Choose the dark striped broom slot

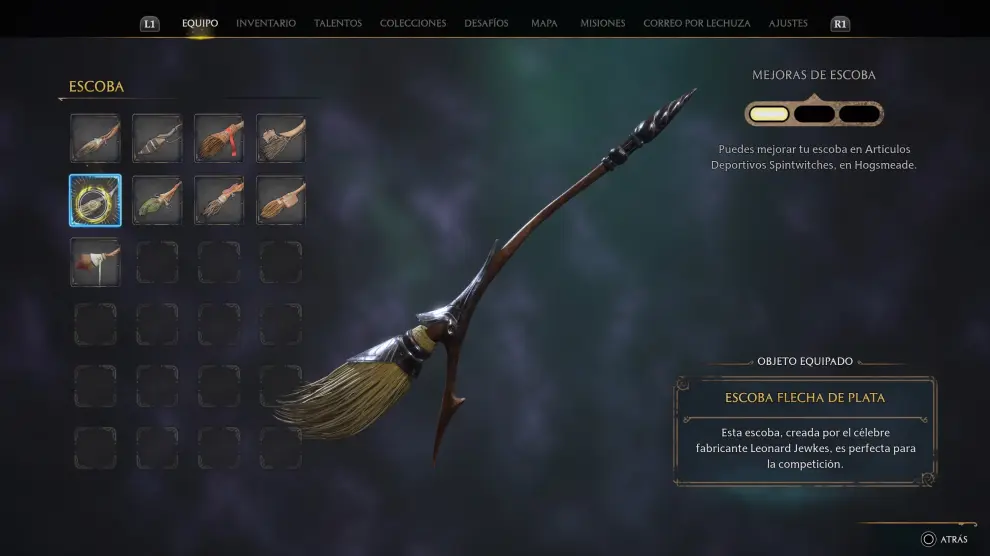[x=157, y=138]
